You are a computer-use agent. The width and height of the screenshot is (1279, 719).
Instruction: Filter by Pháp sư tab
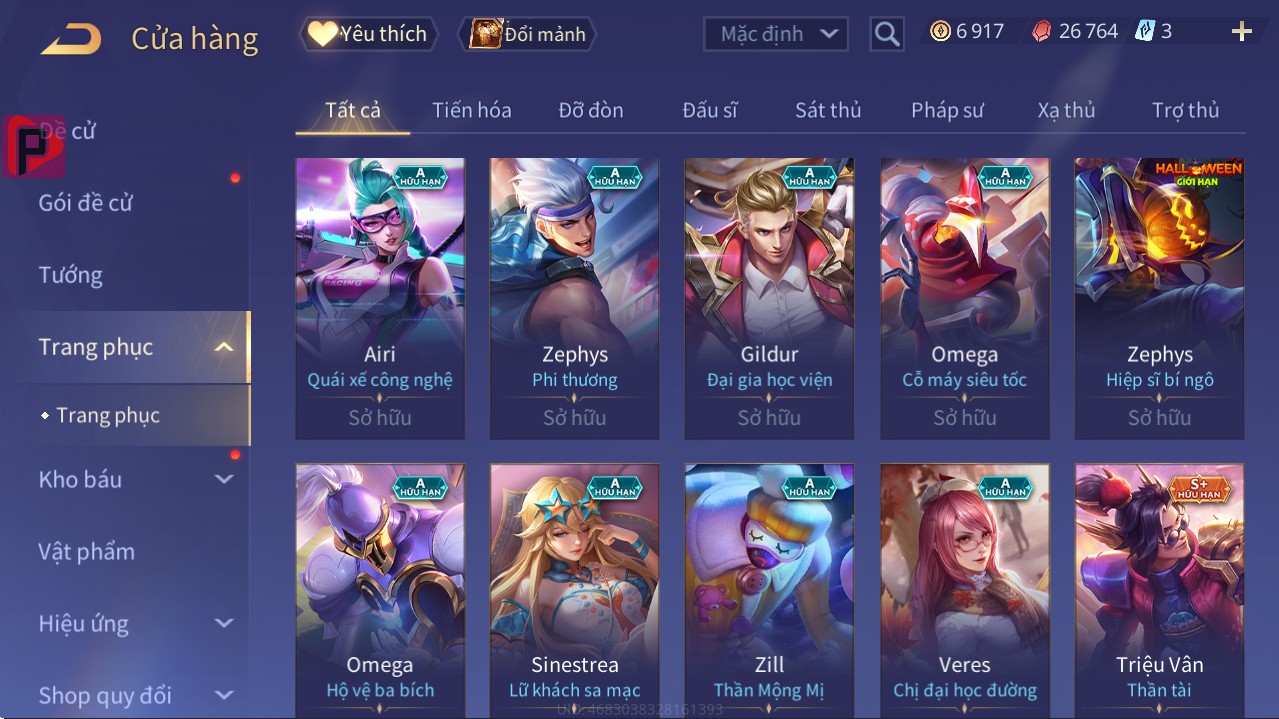click(947, 110)
